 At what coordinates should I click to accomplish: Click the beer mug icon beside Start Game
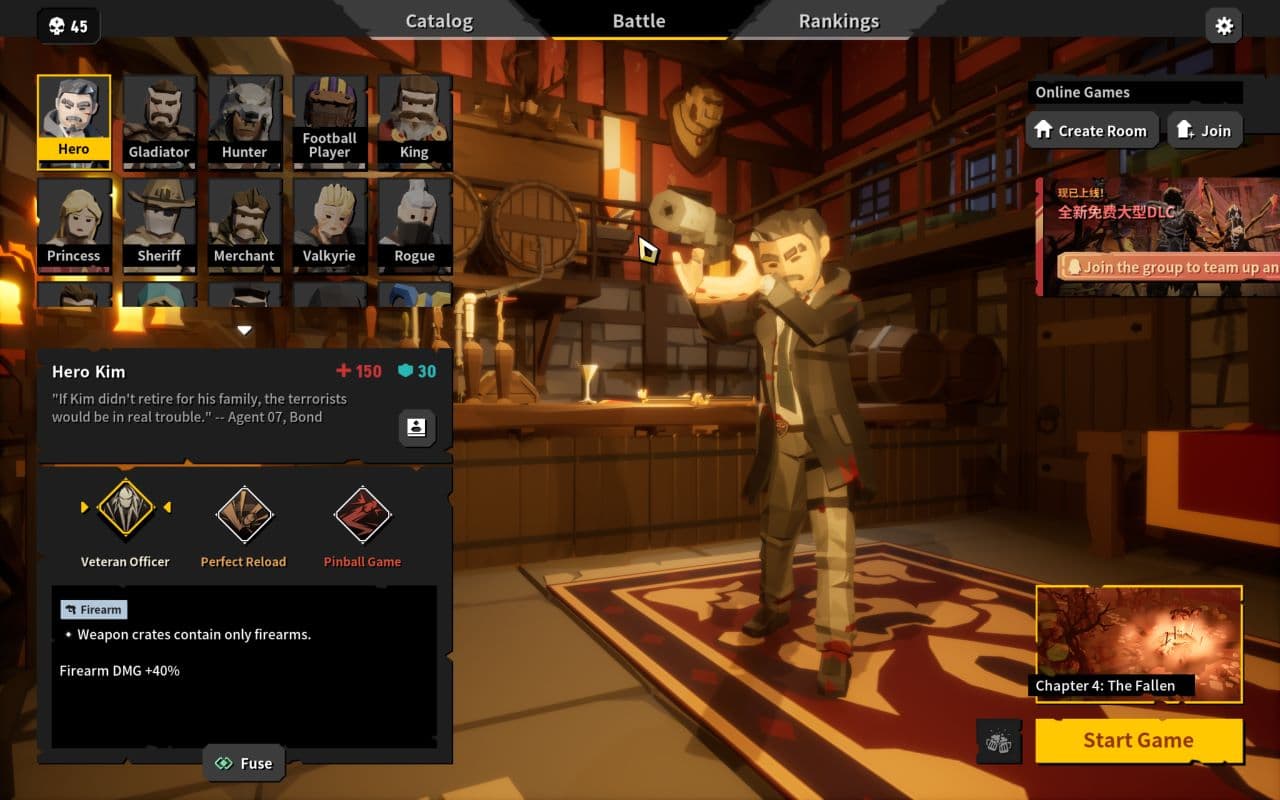coord(996,741)
